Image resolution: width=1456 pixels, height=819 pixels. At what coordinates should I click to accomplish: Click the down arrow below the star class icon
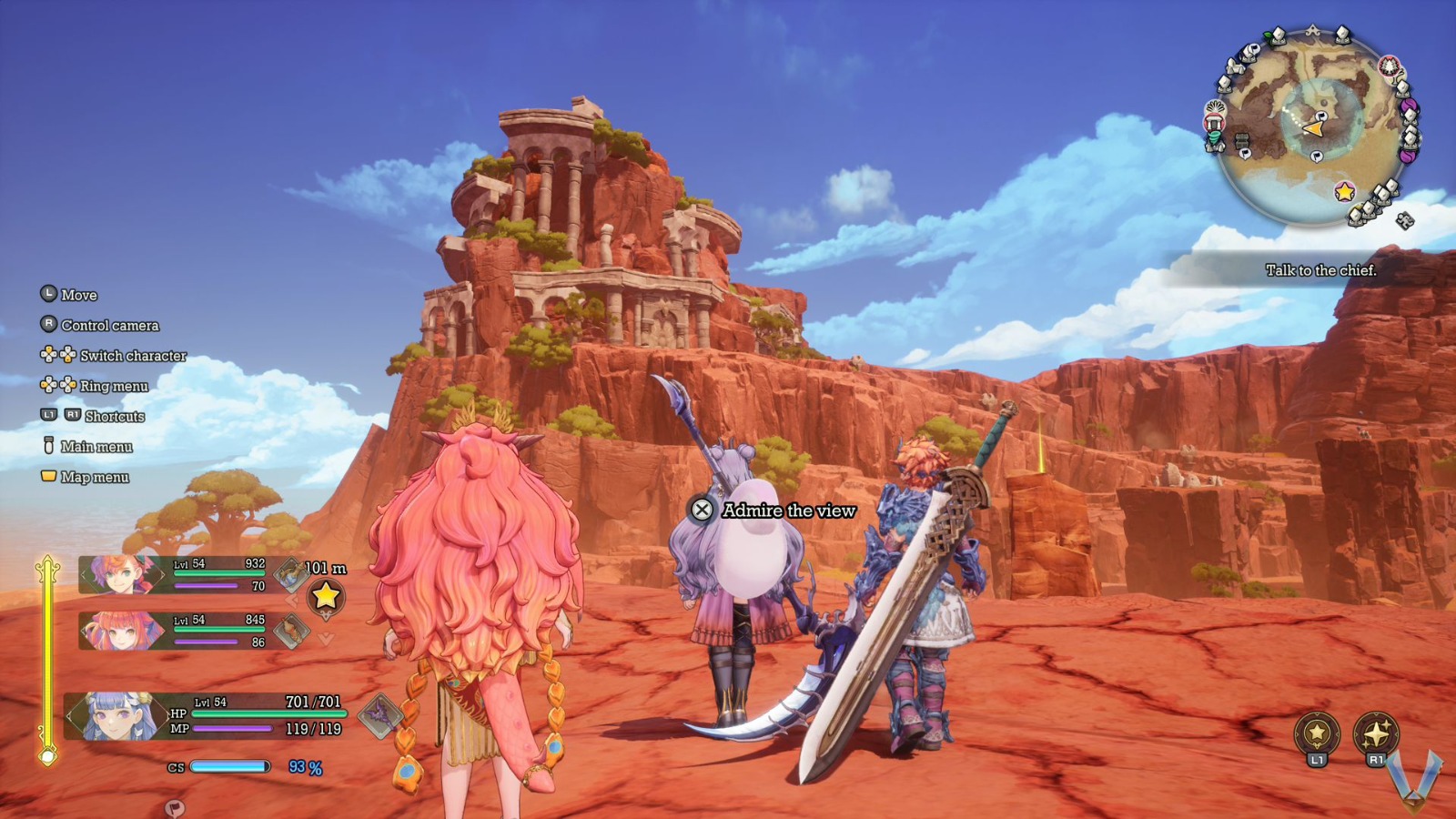(325, 640)
